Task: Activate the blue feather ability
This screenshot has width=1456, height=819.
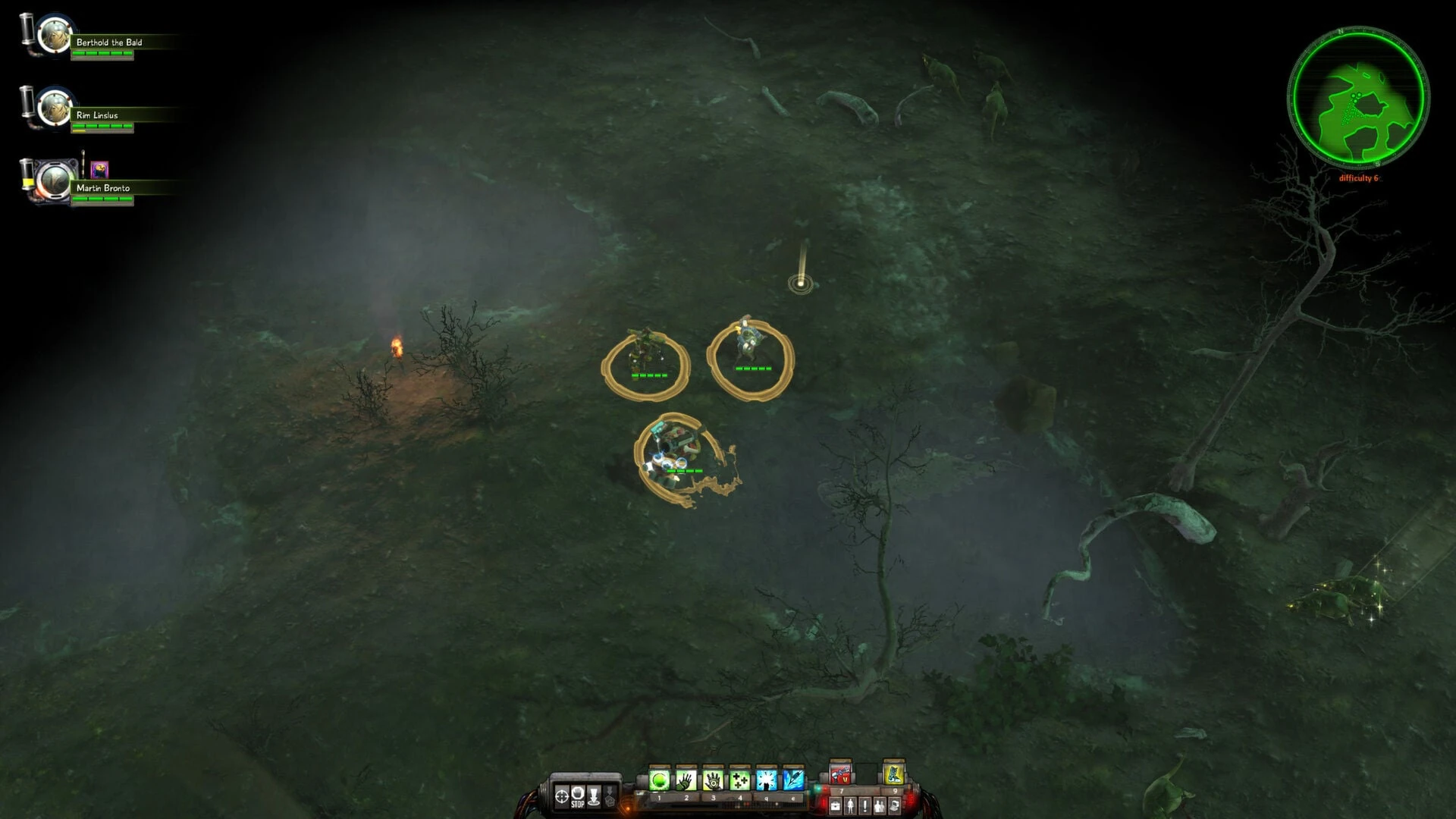Action: tap(792, 780)
